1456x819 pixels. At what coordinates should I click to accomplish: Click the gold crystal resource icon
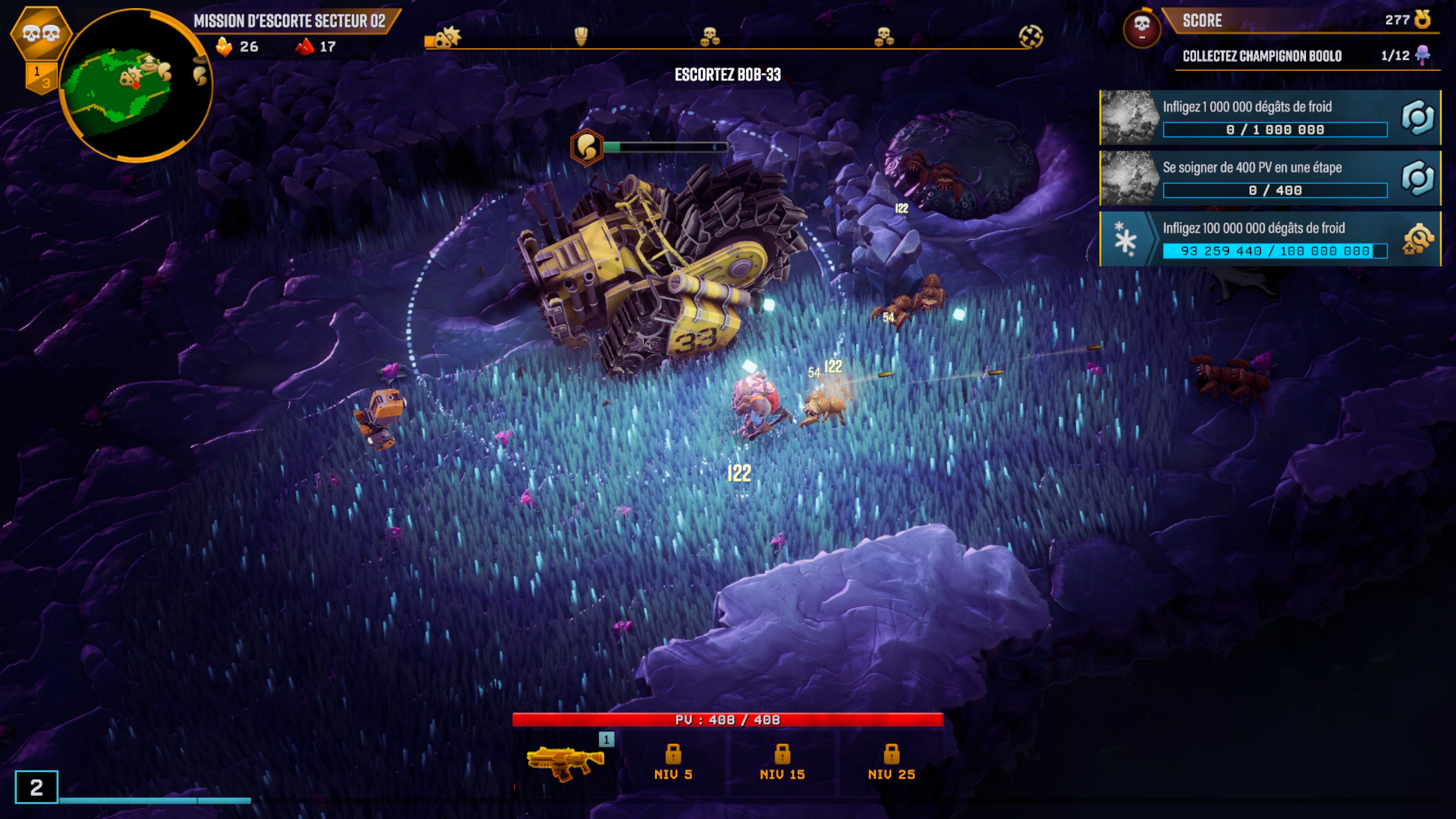click(x=224, y=46)
